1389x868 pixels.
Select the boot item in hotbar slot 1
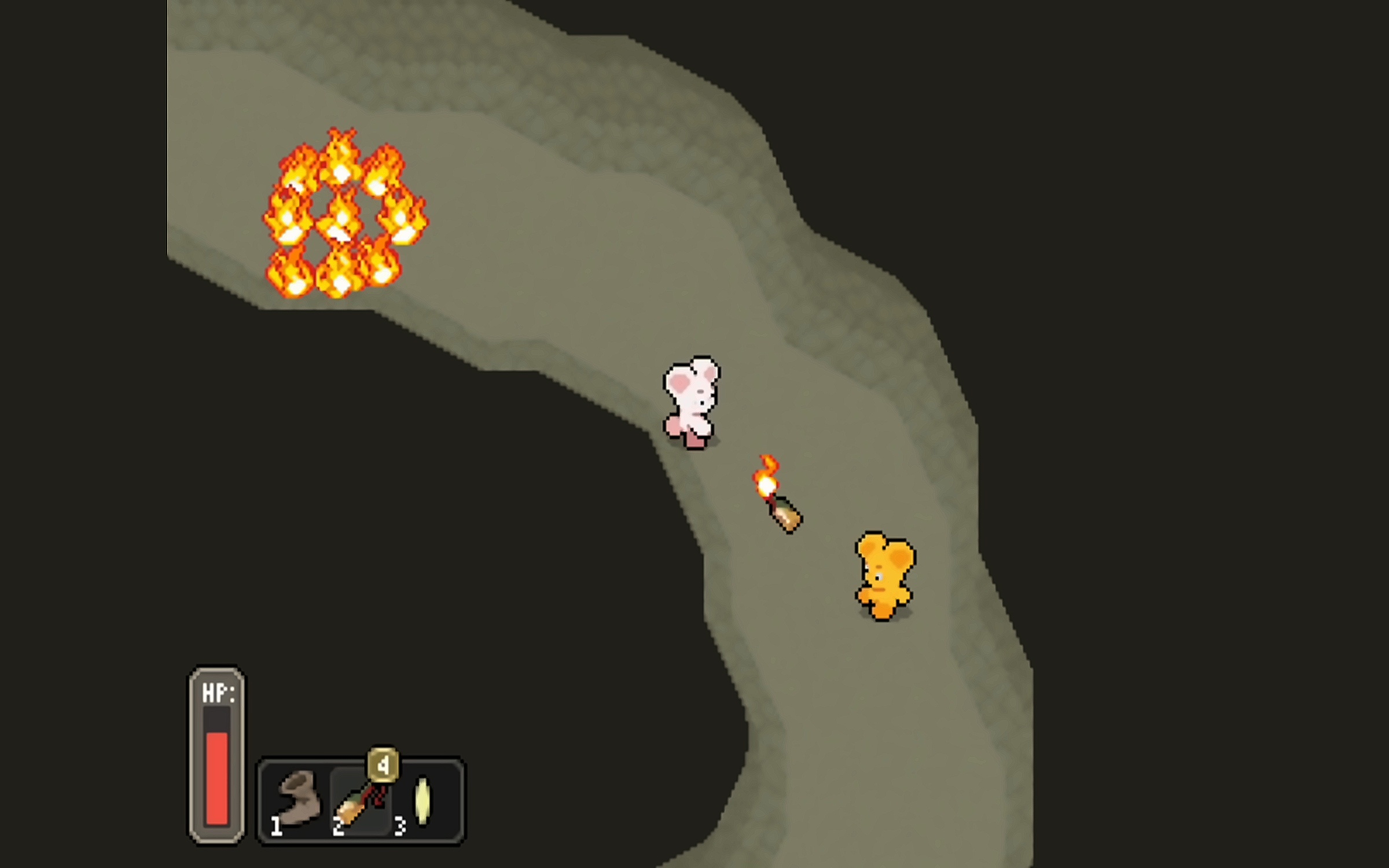(299, 799)
